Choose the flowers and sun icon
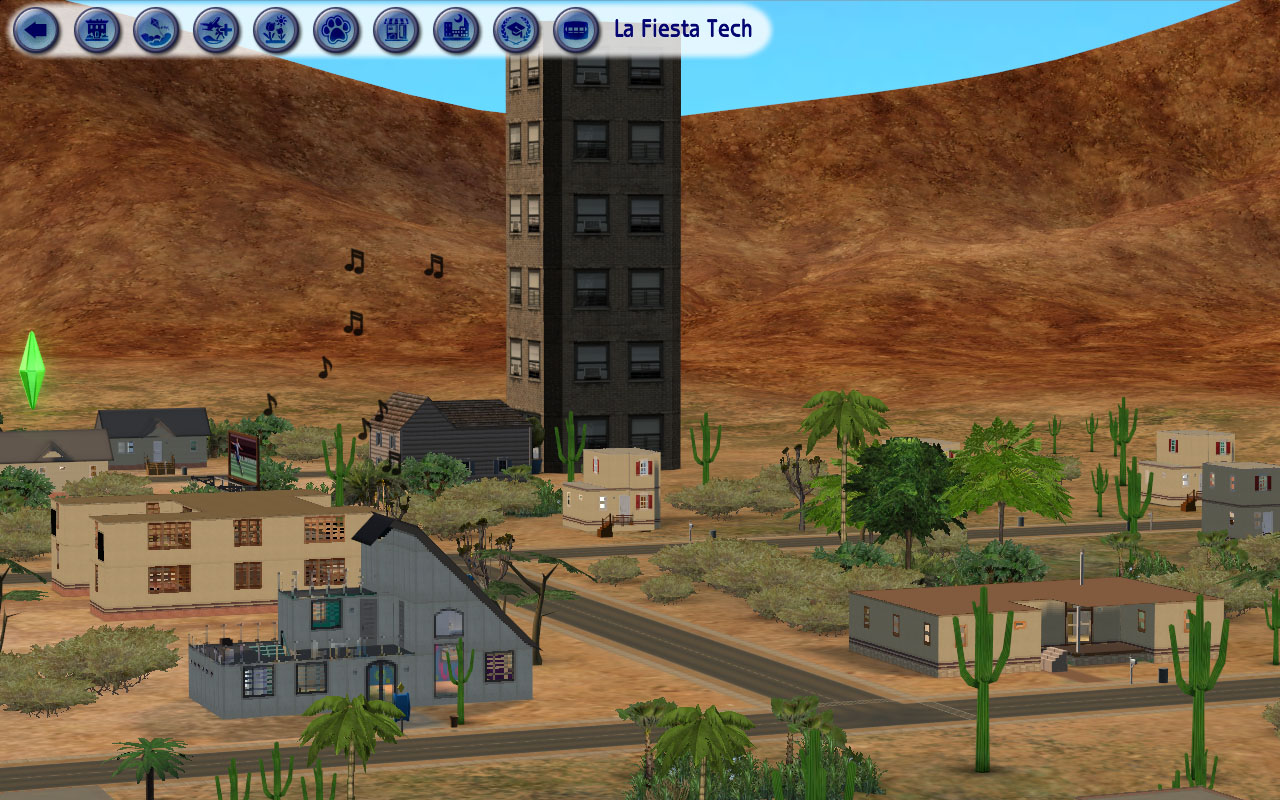 [277, 30]
